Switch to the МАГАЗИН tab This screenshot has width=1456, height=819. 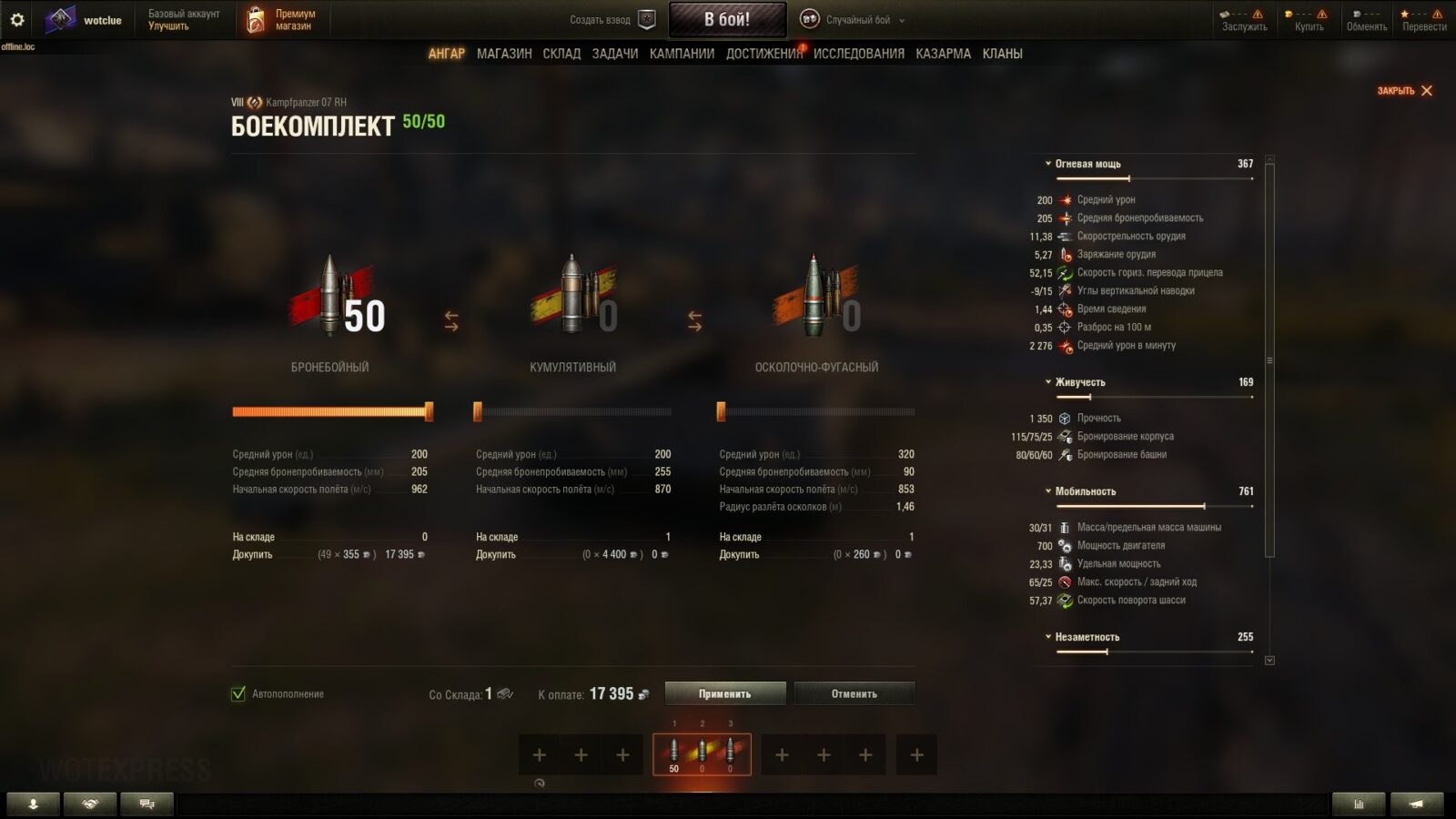click(x=504, y=54)
